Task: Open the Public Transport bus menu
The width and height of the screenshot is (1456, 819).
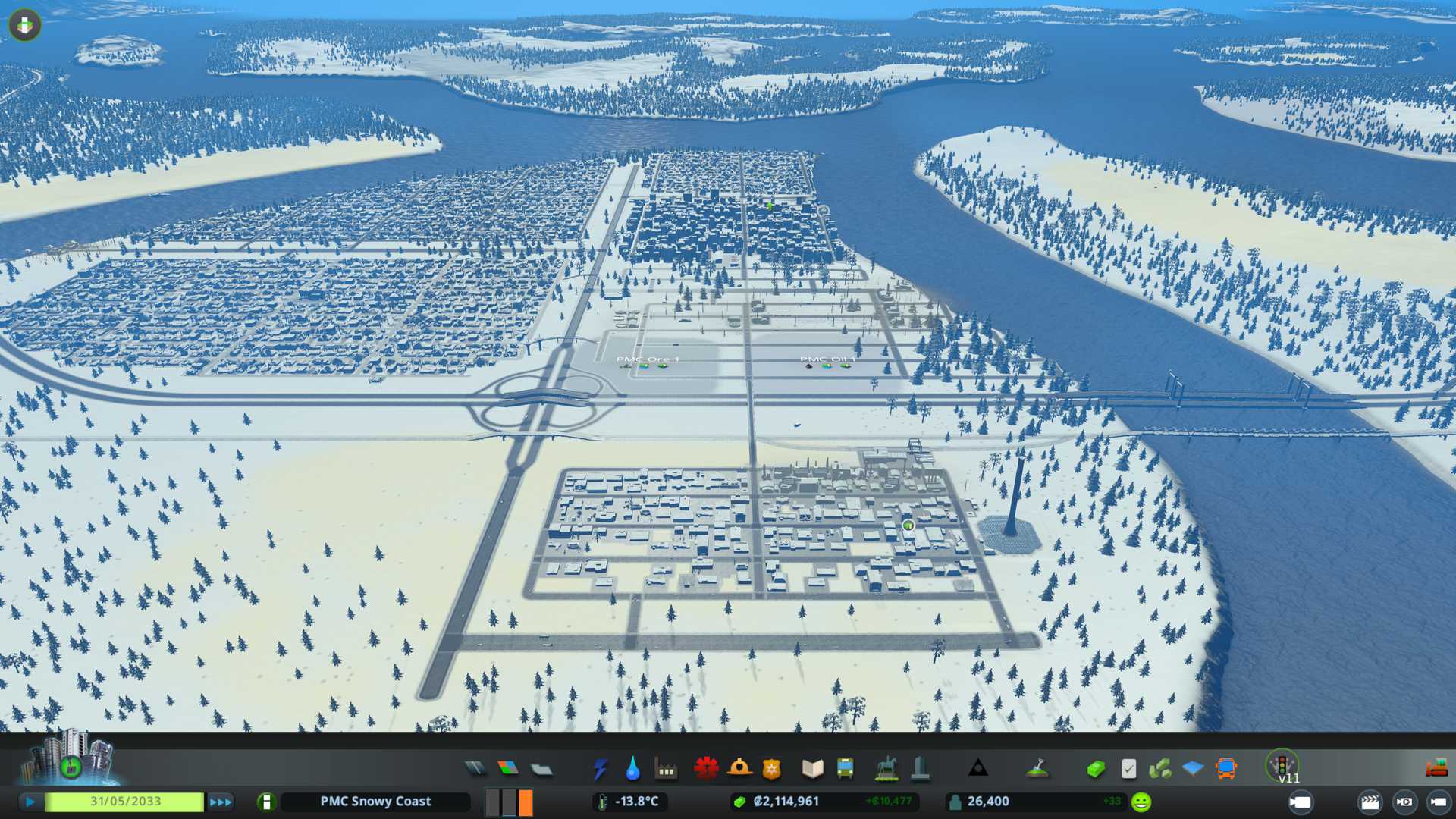Action: tap(845, 769)
